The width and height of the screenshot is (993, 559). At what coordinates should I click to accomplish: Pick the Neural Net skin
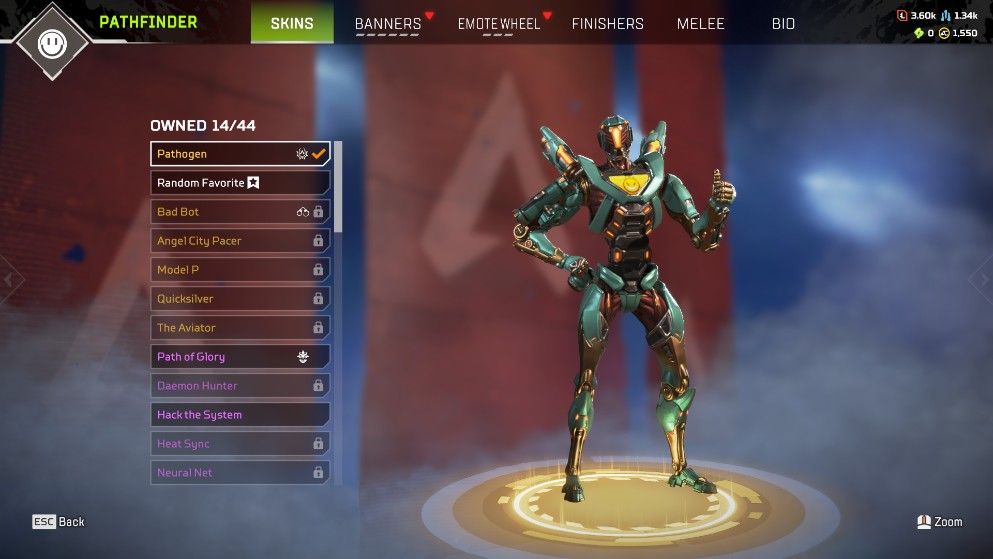(240, 472)
